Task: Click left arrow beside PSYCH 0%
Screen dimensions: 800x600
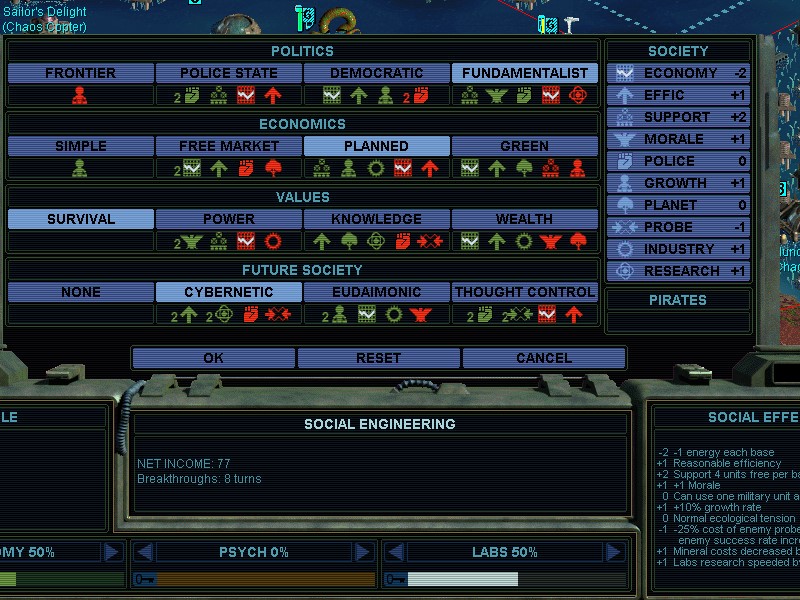Action: pyautogui.click(x=146, y=552)
